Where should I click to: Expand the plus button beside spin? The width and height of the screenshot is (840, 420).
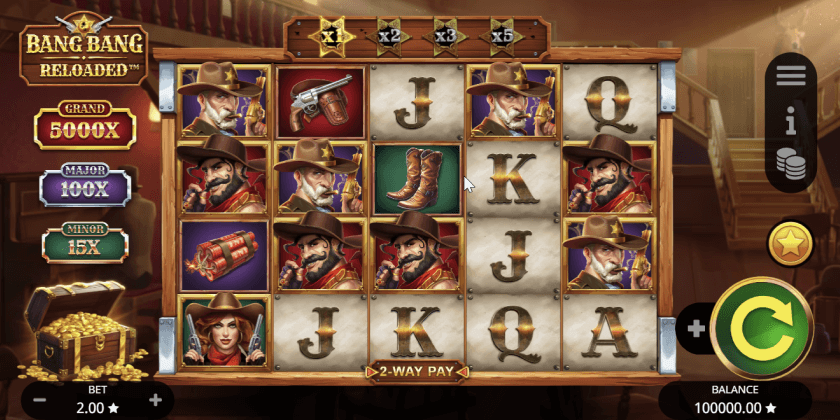point(694,327)
